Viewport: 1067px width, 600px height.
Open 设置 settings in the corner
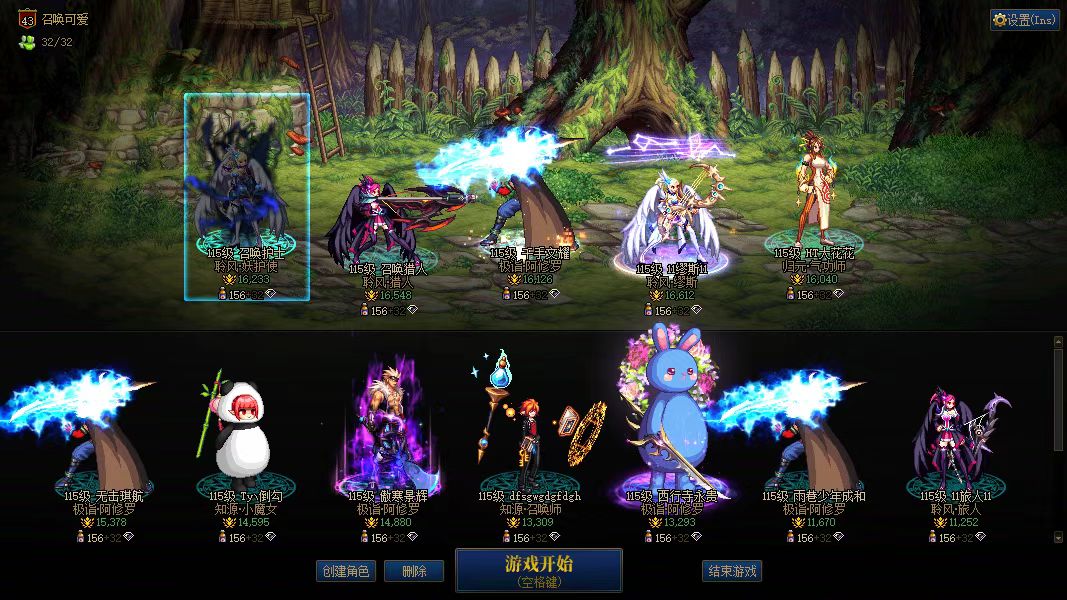point(1025,20)
